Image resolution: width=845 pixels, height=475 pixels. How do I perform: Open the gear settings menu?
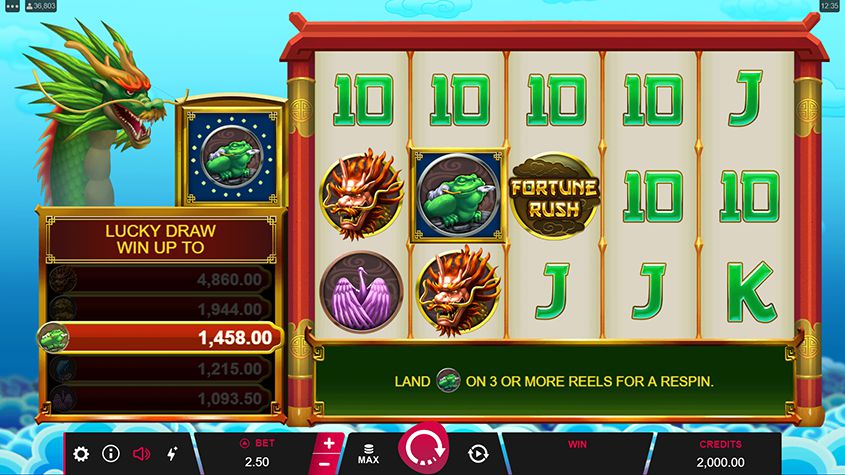(x=81, y=454)
